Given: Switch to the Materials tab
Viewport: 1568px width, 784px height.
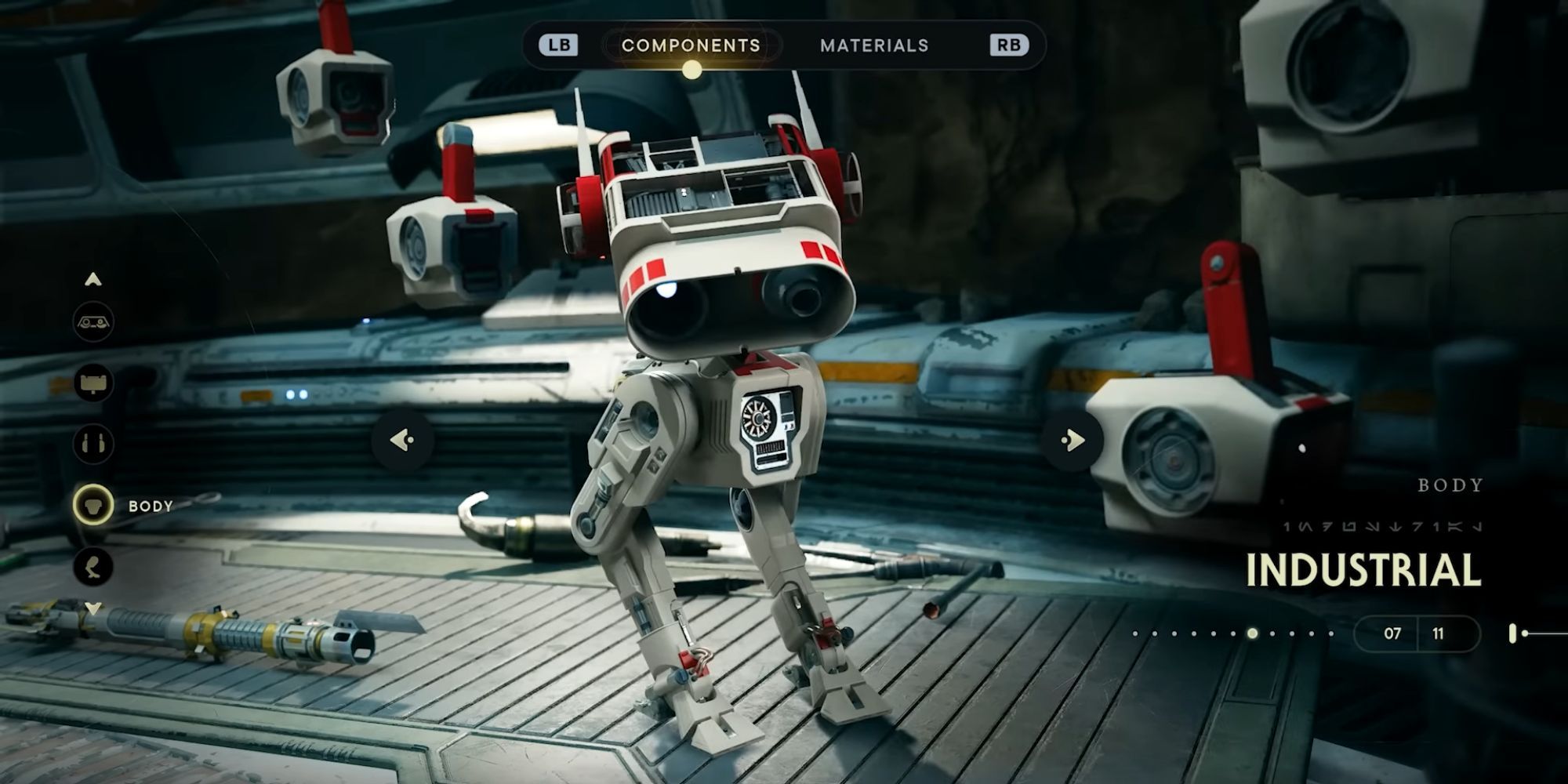Looking at the screenshot, I should pos(875,45).
